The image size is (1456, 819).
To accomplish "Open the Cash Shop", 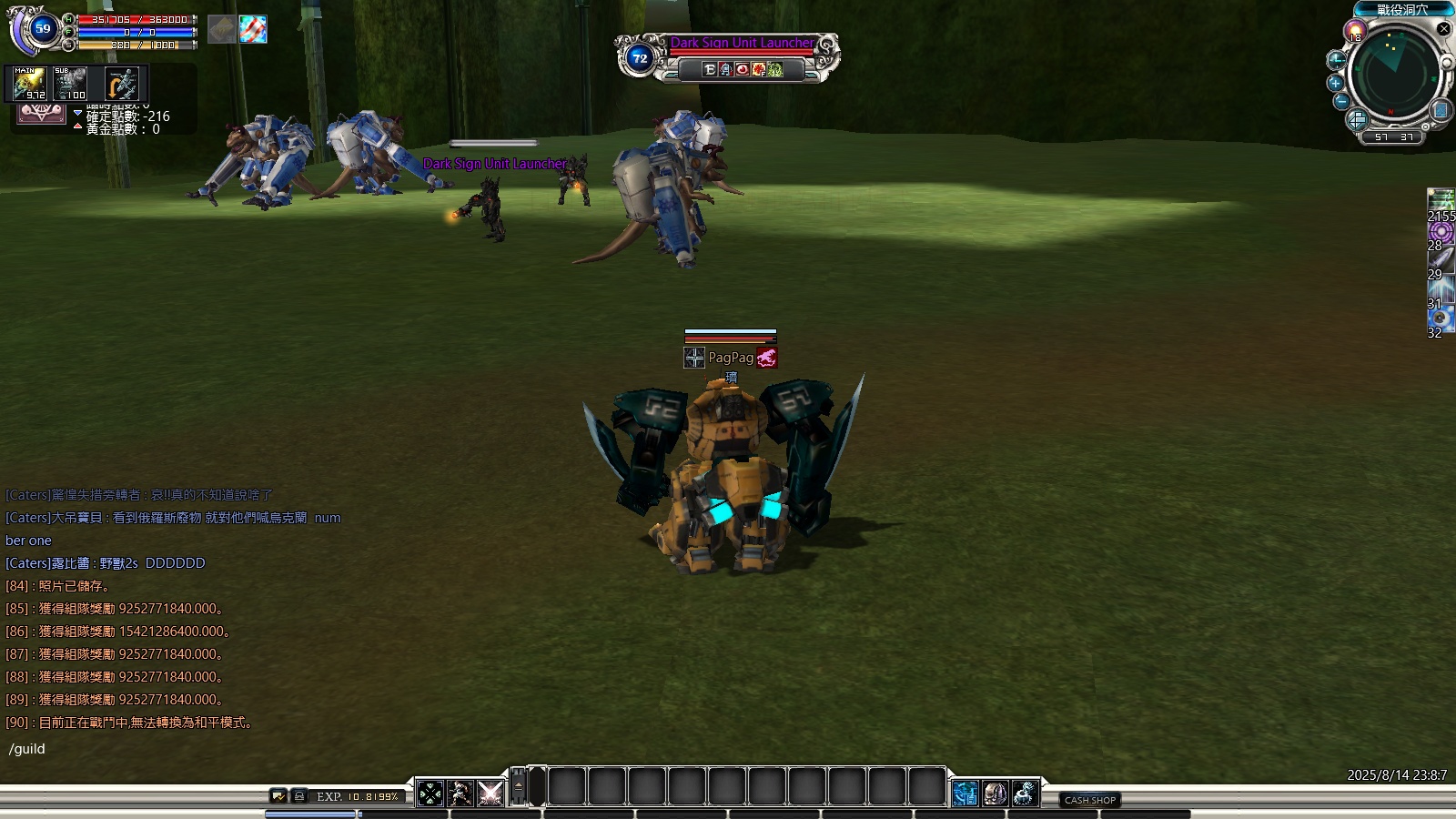I will [x=1089, y=800].
